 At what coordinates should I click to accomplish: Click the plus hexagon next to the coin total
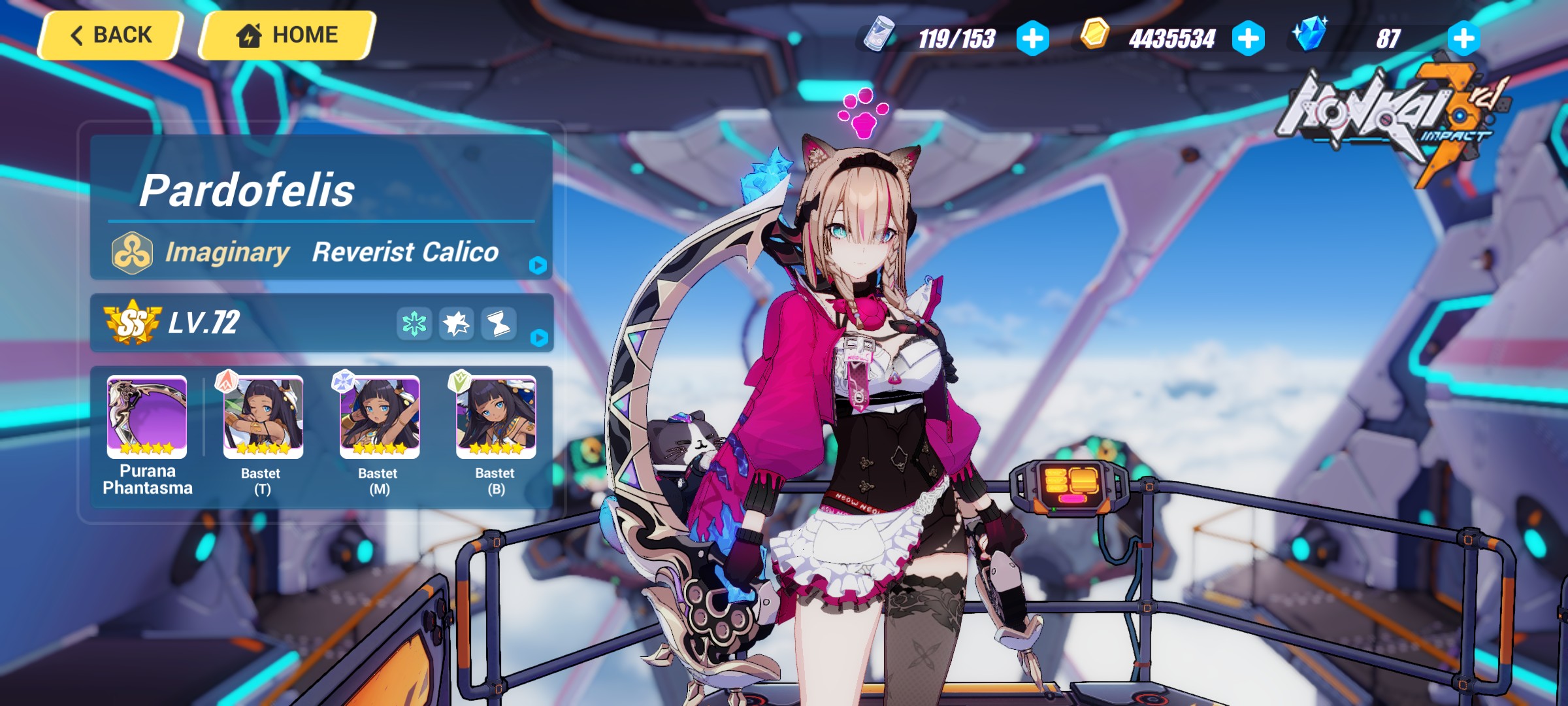(1250, 39)
